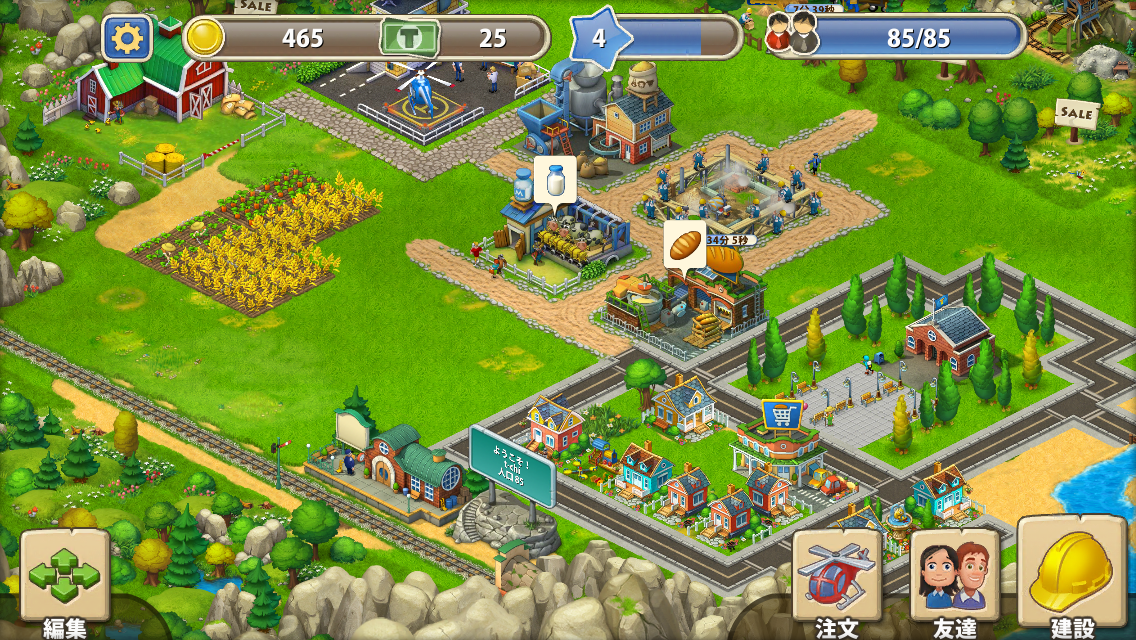
Task: Open the 建設 construction menu
Action: (x=1071, y=572)
